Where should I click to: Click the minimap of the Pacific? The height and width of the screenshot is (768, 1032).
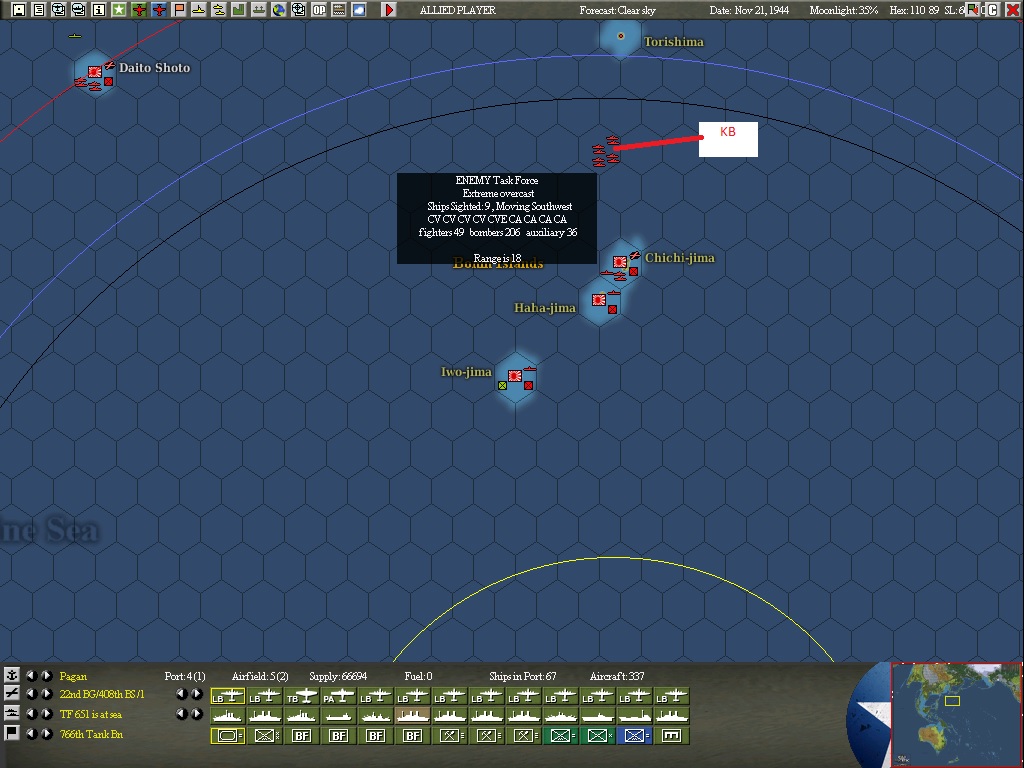pos(956,713)
